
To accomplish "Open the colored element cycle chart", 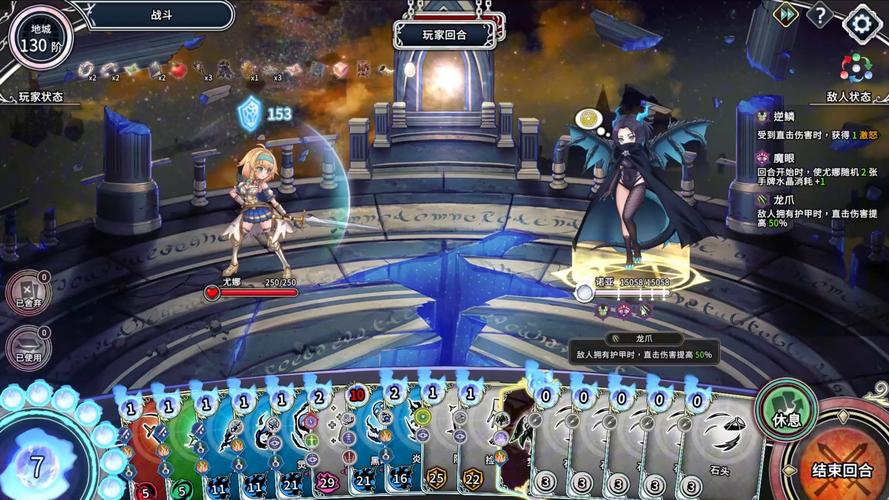I will [856, 66].
